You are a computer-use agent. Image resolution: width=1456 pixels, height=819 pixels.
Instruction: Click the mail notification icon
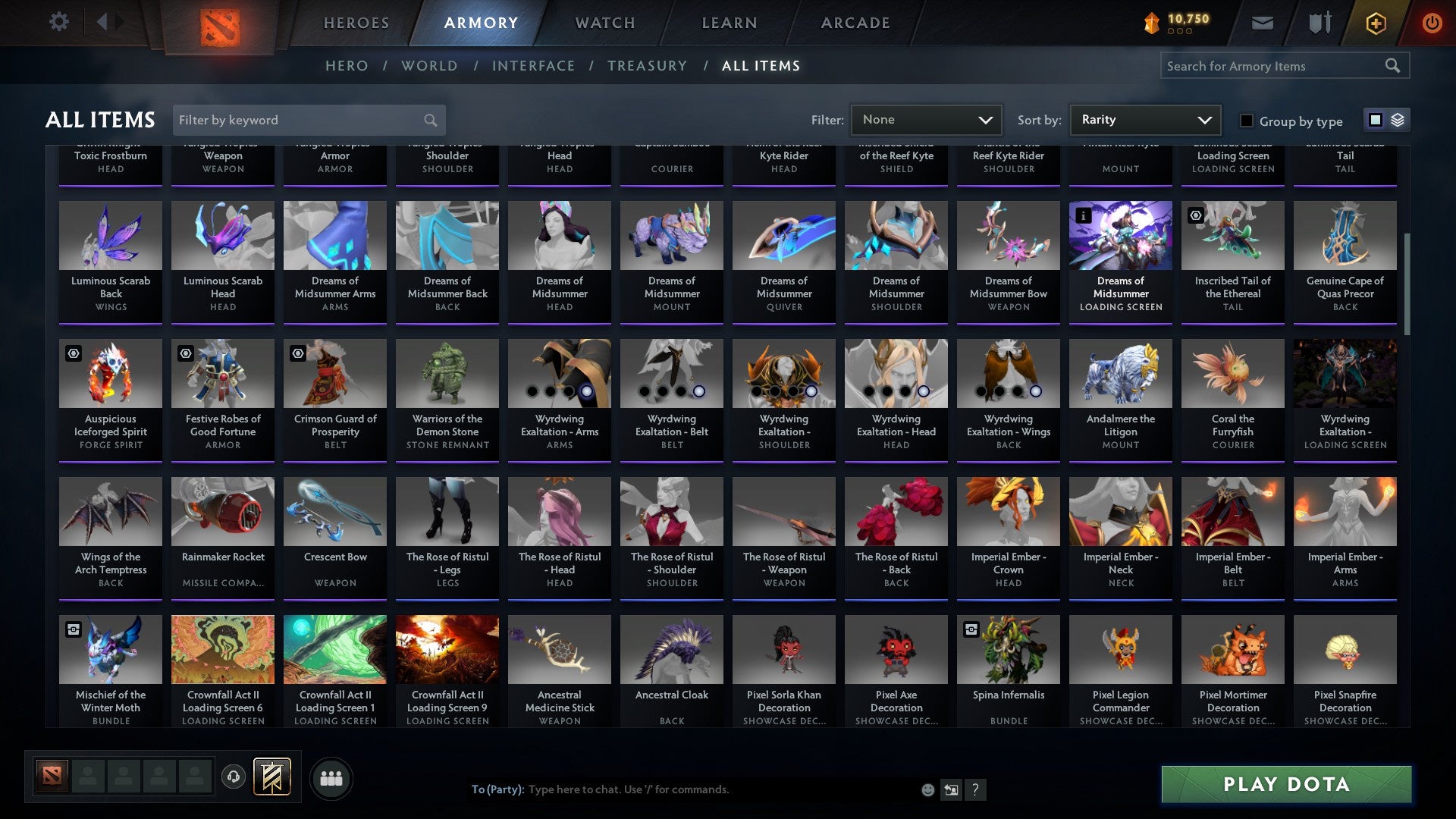coord(1261,22)
